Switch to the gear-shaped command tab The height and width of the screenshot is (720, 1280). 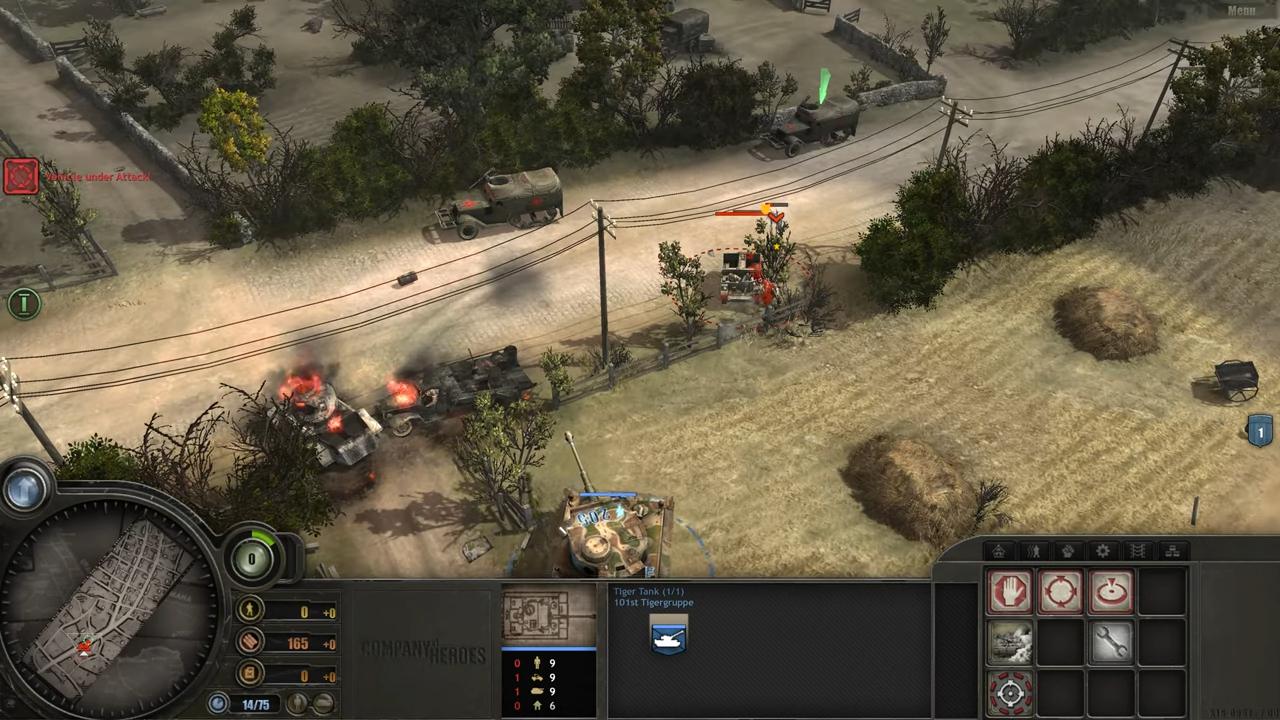point(1103,551)
